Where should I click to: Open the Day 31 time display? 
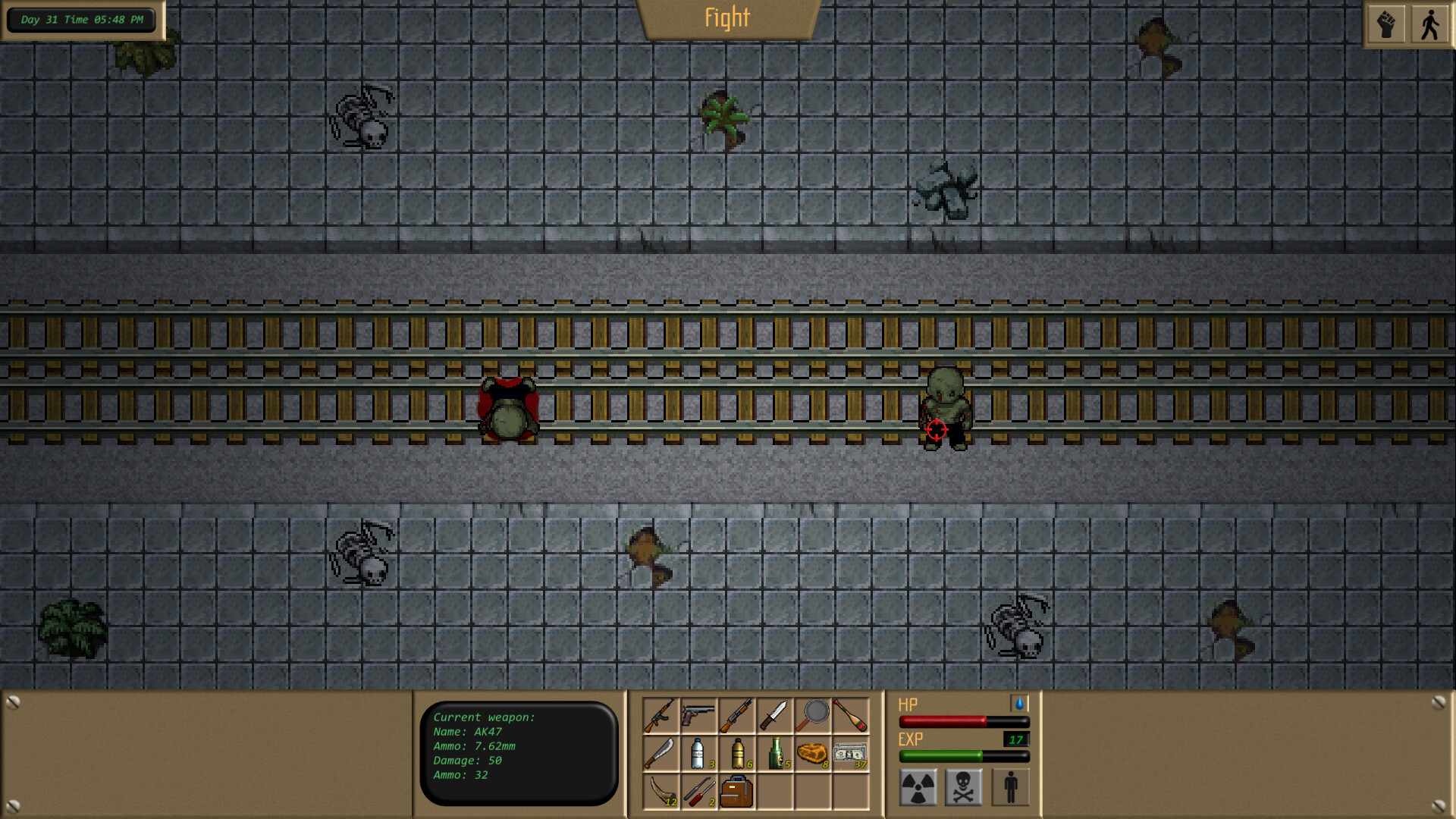[80, 20]
